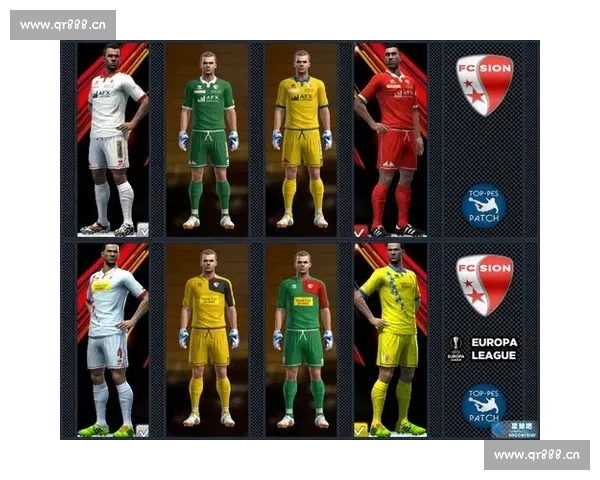
Task: Pick the white kit with AFX sponsor
Action: (x=113, y=140)
